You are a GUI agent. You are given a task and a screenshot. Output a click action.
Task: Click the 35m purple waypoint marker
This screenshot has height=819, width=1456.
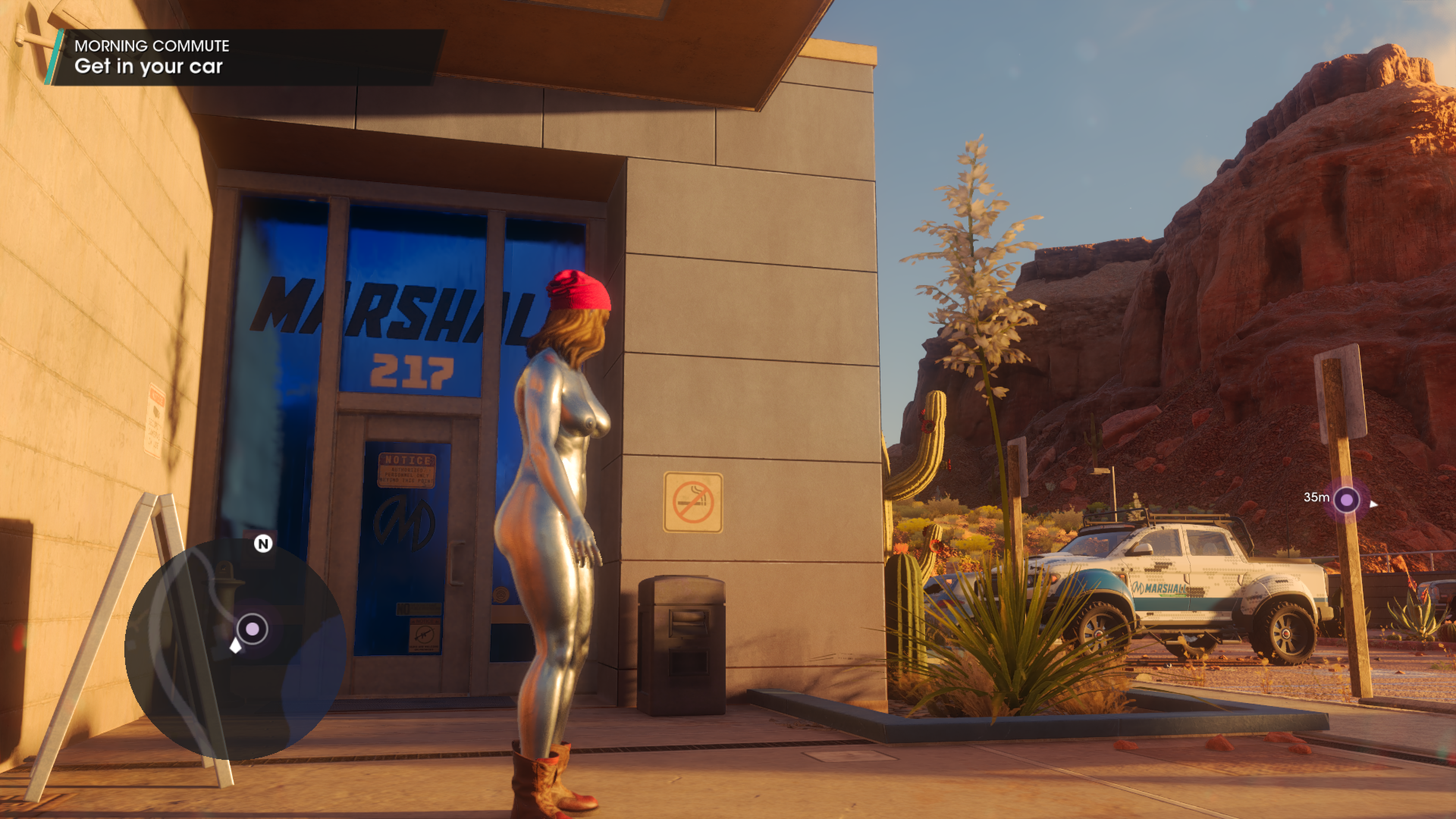click(x=1346, y=500)
